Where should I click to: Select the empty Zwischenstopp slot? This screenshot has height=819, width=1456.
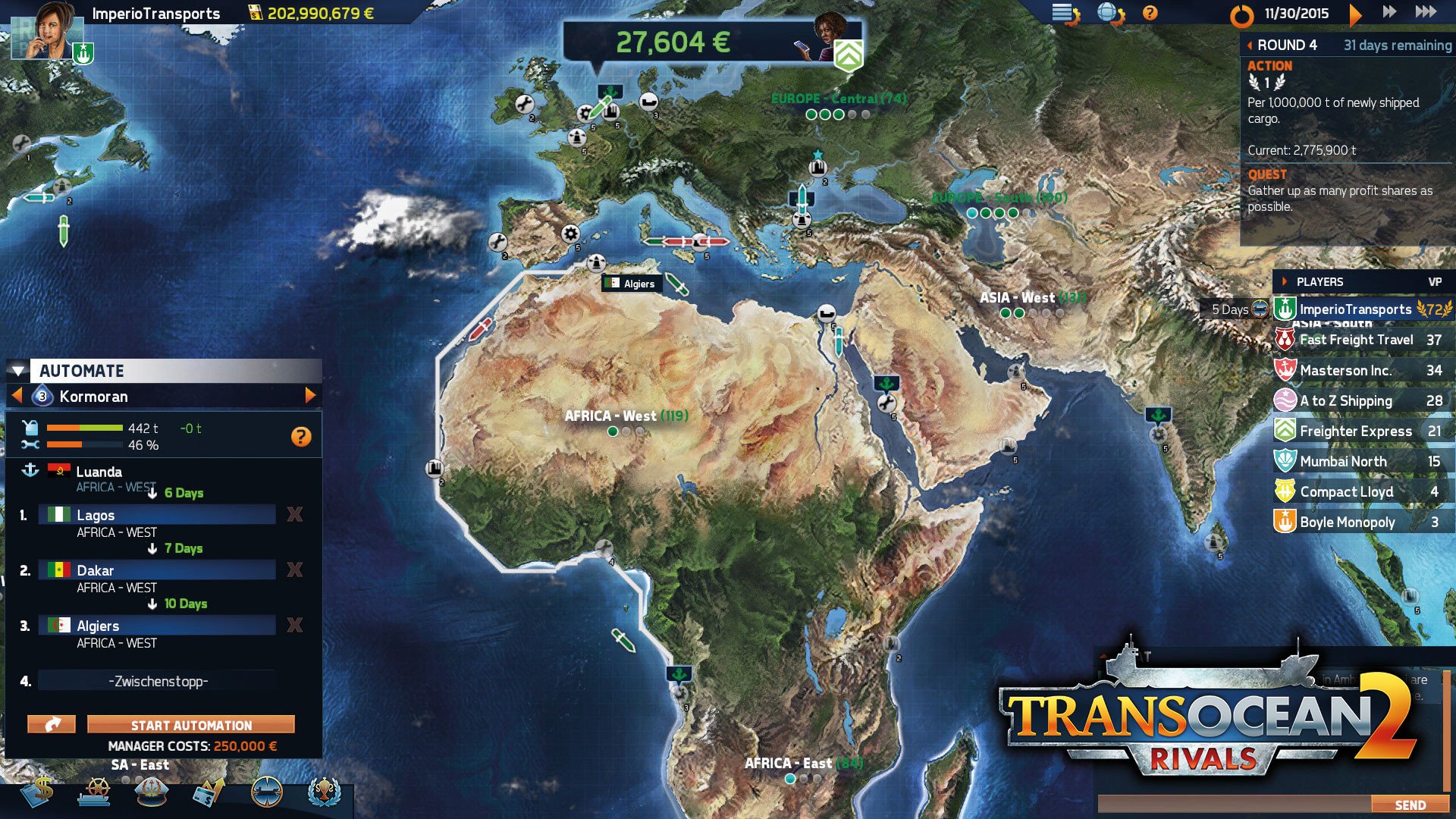point(158,681)
